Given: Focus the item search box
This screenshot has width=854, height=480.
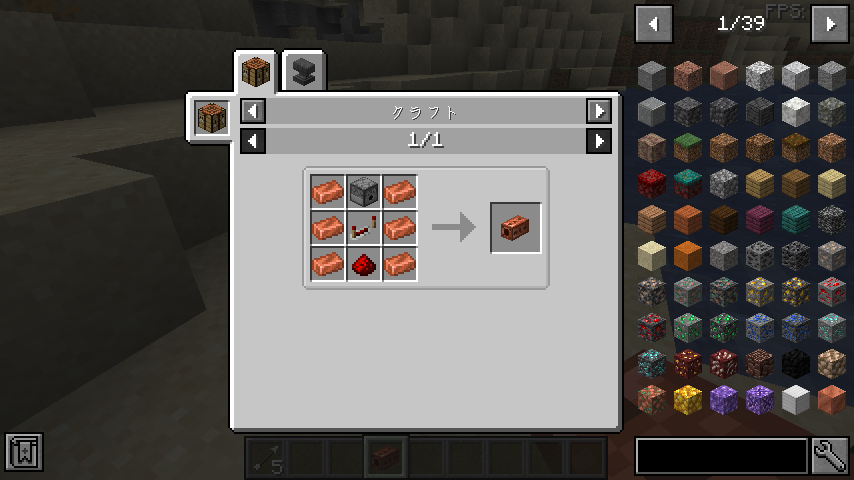Looking at the screenshot, I should 721,456.
